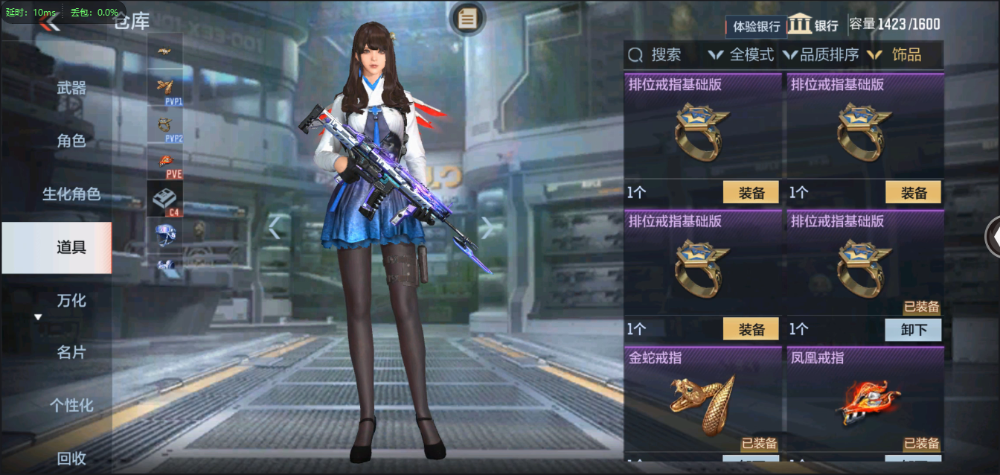This screenshot has height=475, width=1000.
Task: Select the helmet icon below C4
Action: pos(164,234)
